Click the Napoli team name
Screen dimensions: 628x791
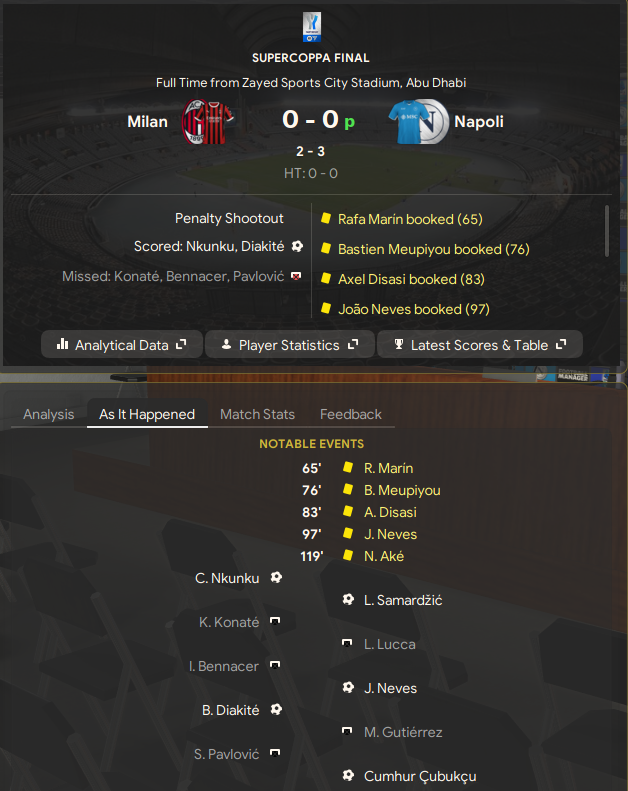tap(478, 122)
